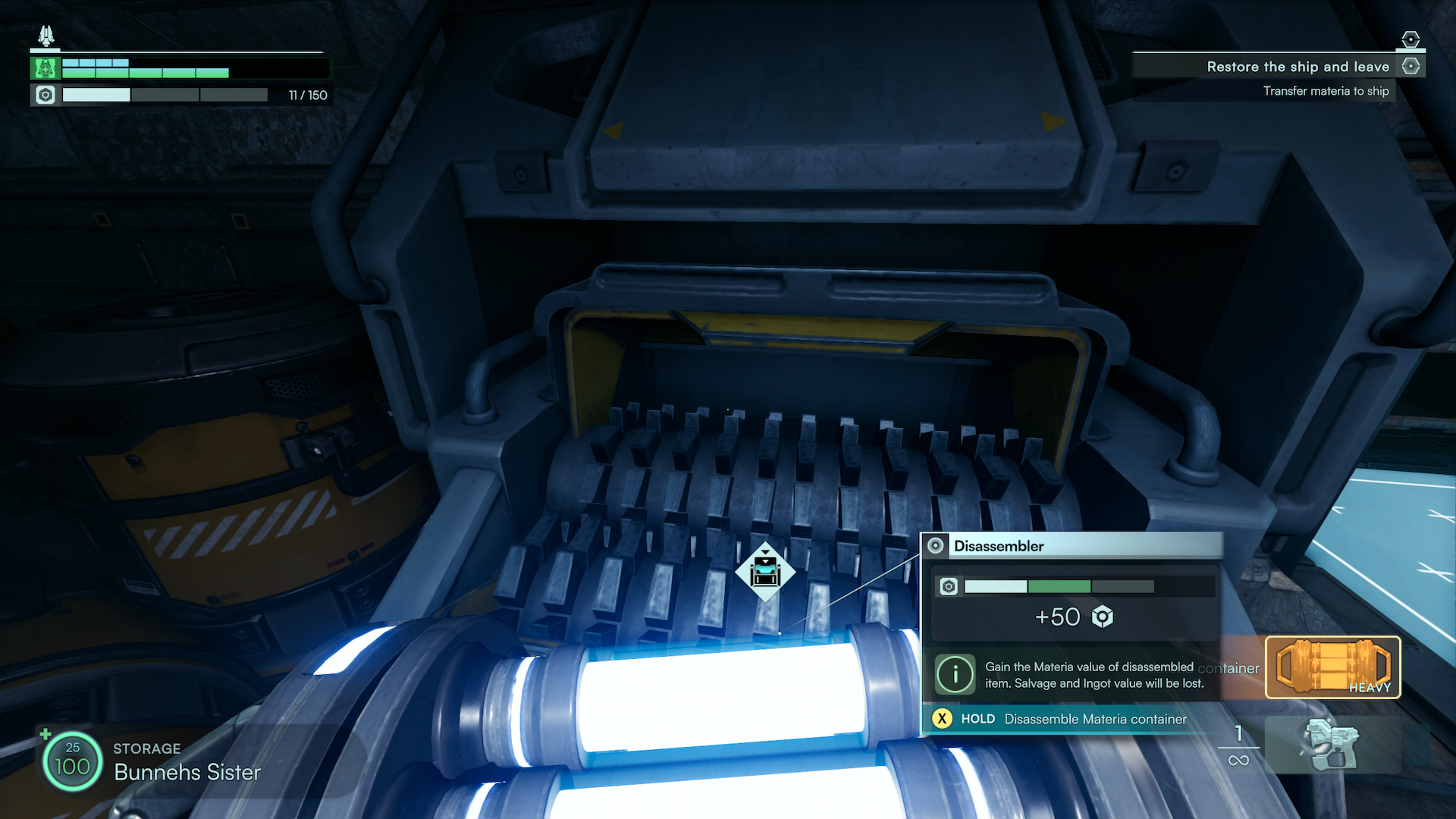Click the ship marker diamond icon

765,572
